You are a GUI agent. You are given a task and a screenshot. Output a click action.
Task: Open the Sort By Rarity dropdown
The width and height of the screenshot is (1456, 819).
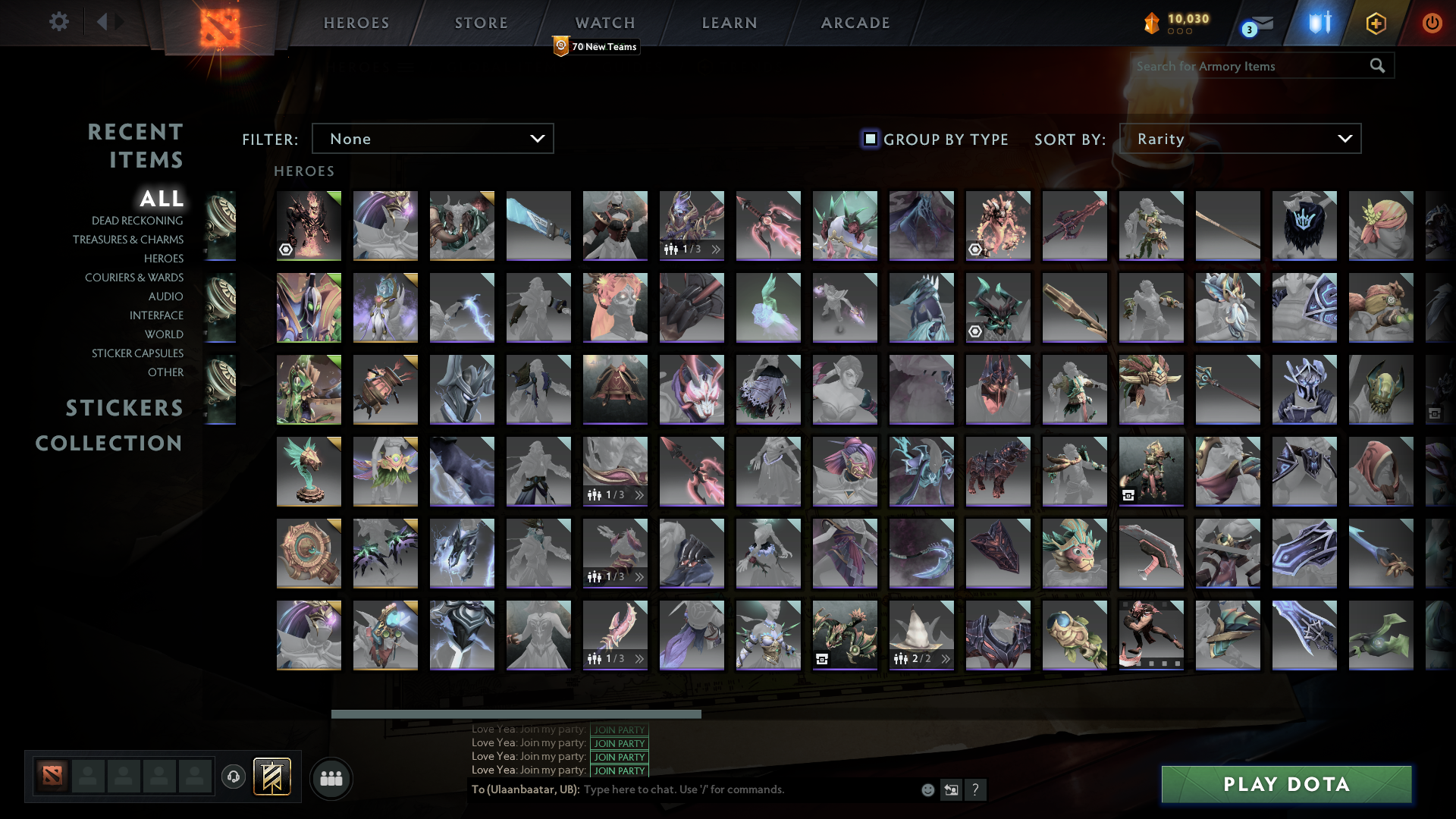pyautogui.click(x=1241, y=139)
